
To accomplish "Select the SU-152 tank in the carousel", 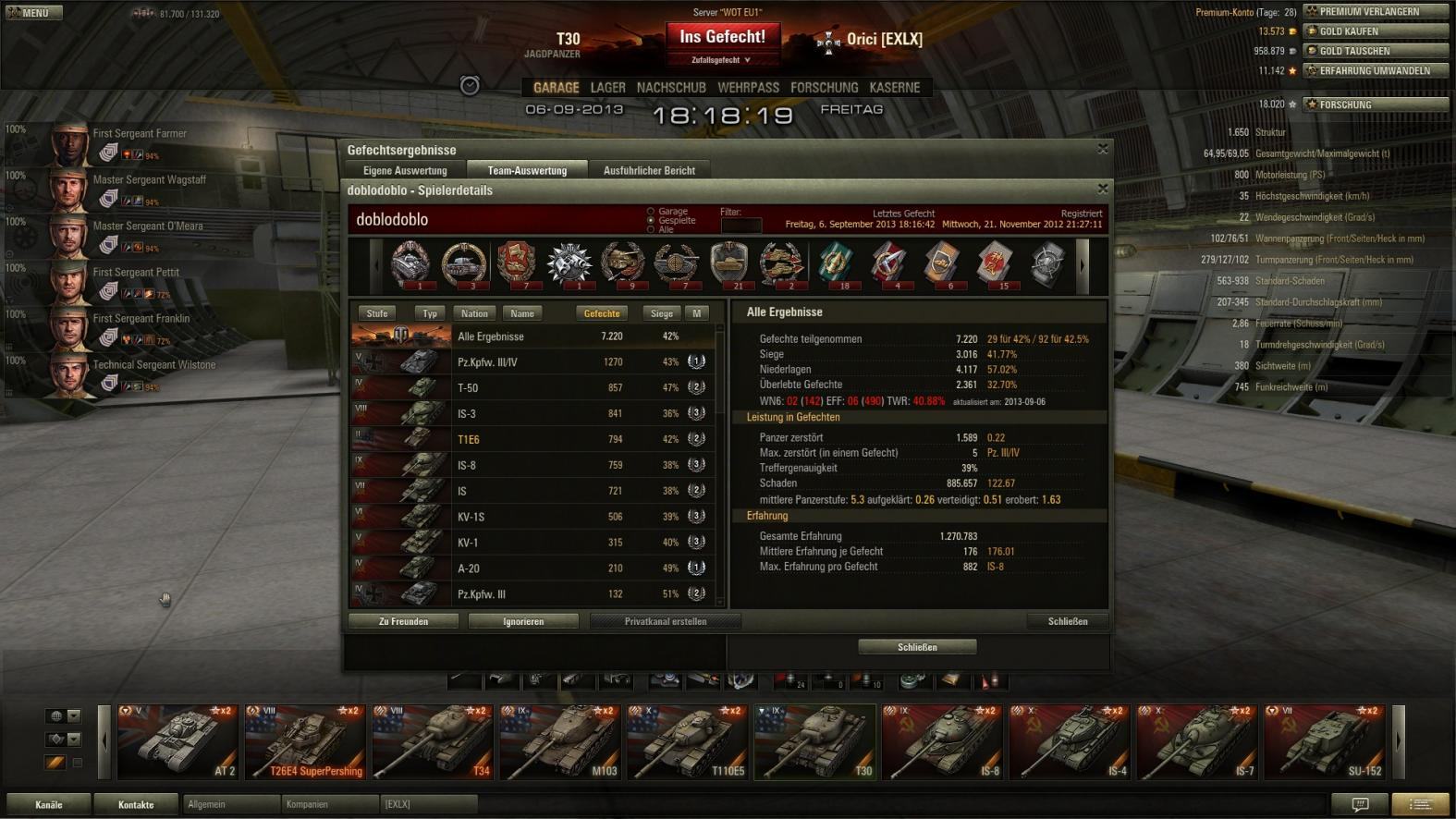I will 1324,742.
